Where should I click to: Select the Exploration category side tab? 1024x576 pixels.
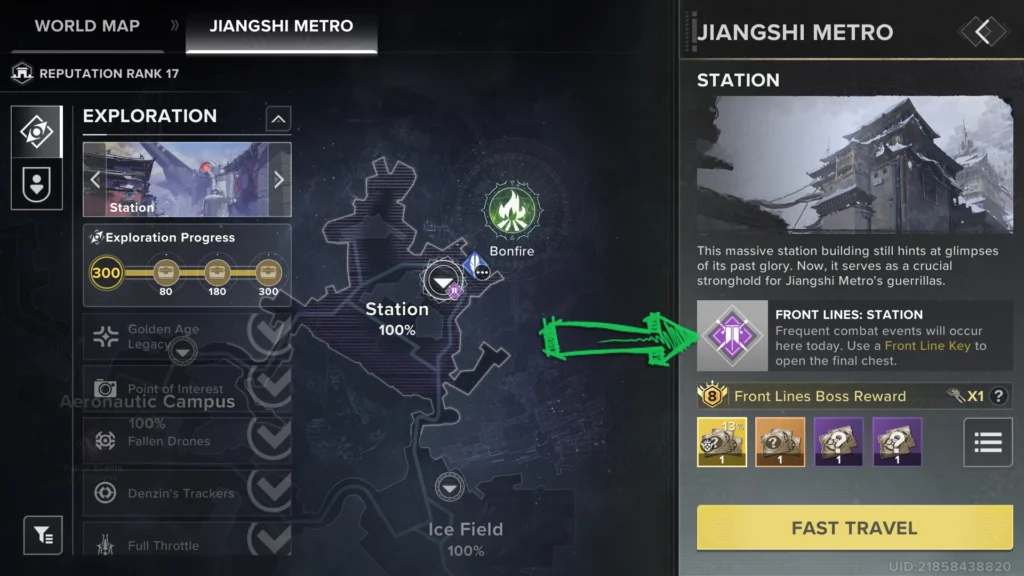(37, 132)
